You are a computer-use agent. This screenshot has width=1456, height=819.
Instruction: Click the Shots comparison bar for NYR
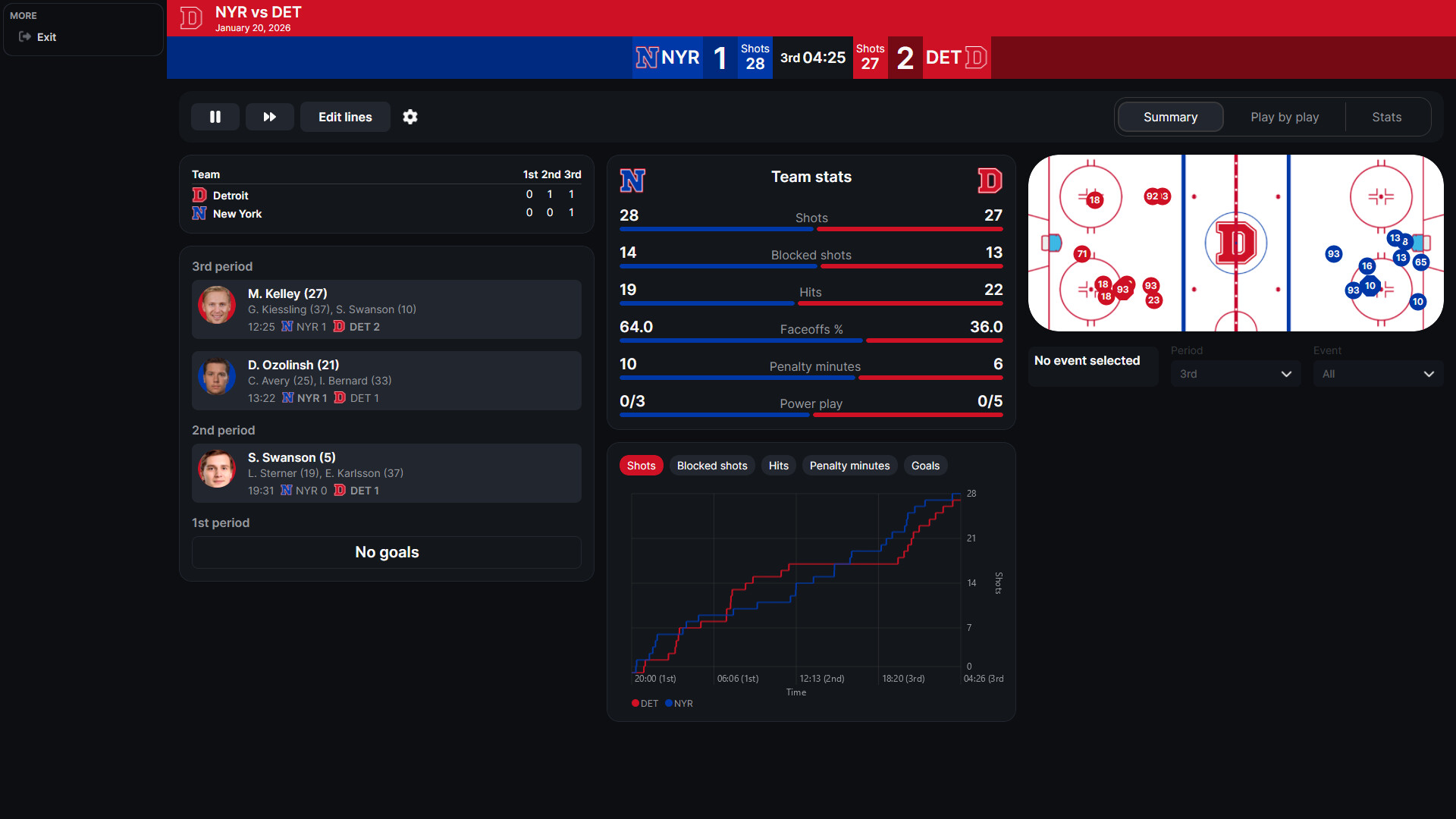(x=716, y=229)
